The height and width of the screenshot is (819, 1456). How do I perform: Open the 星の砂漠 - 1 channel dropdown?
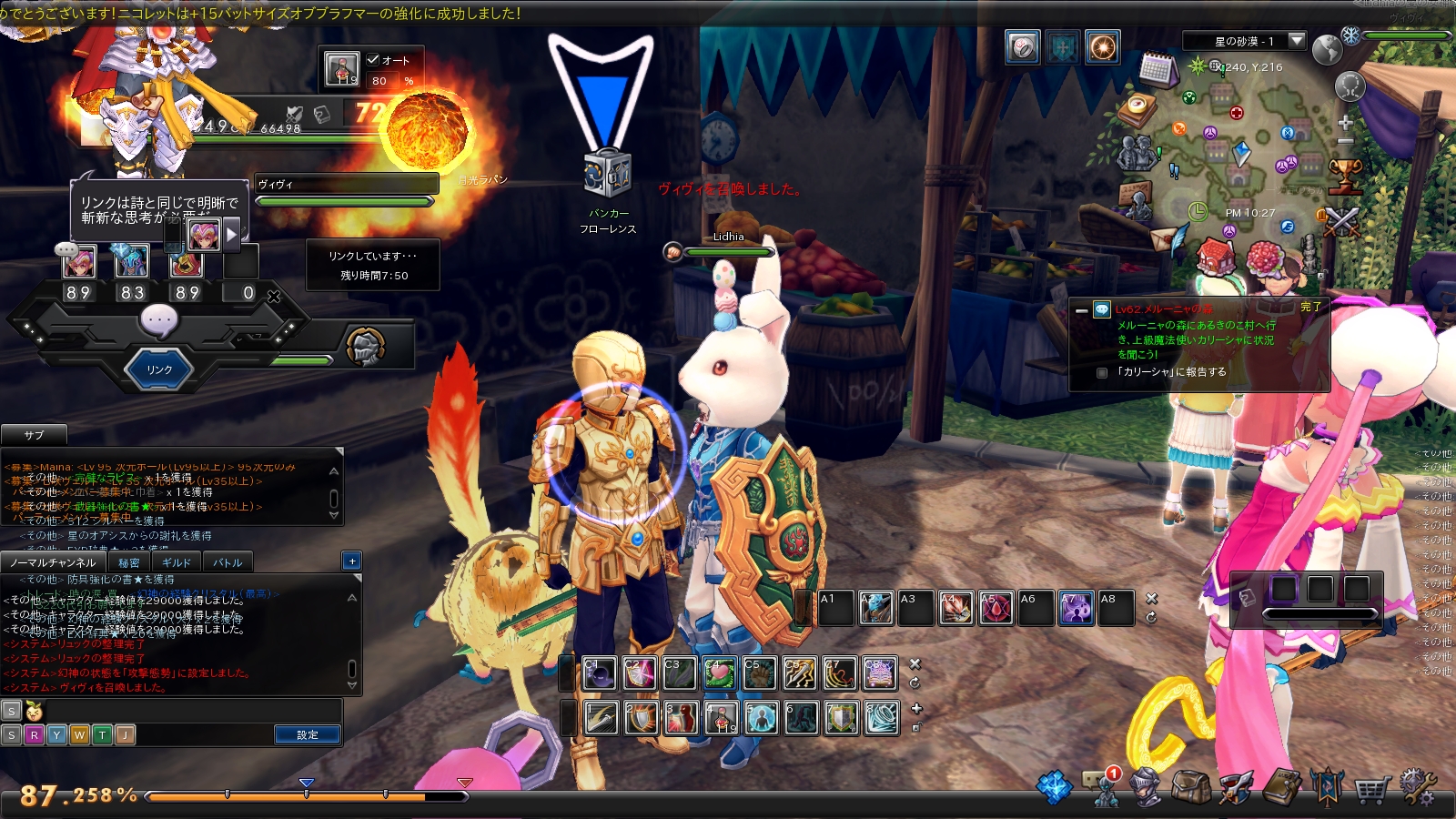click(x=1297, y=41)
